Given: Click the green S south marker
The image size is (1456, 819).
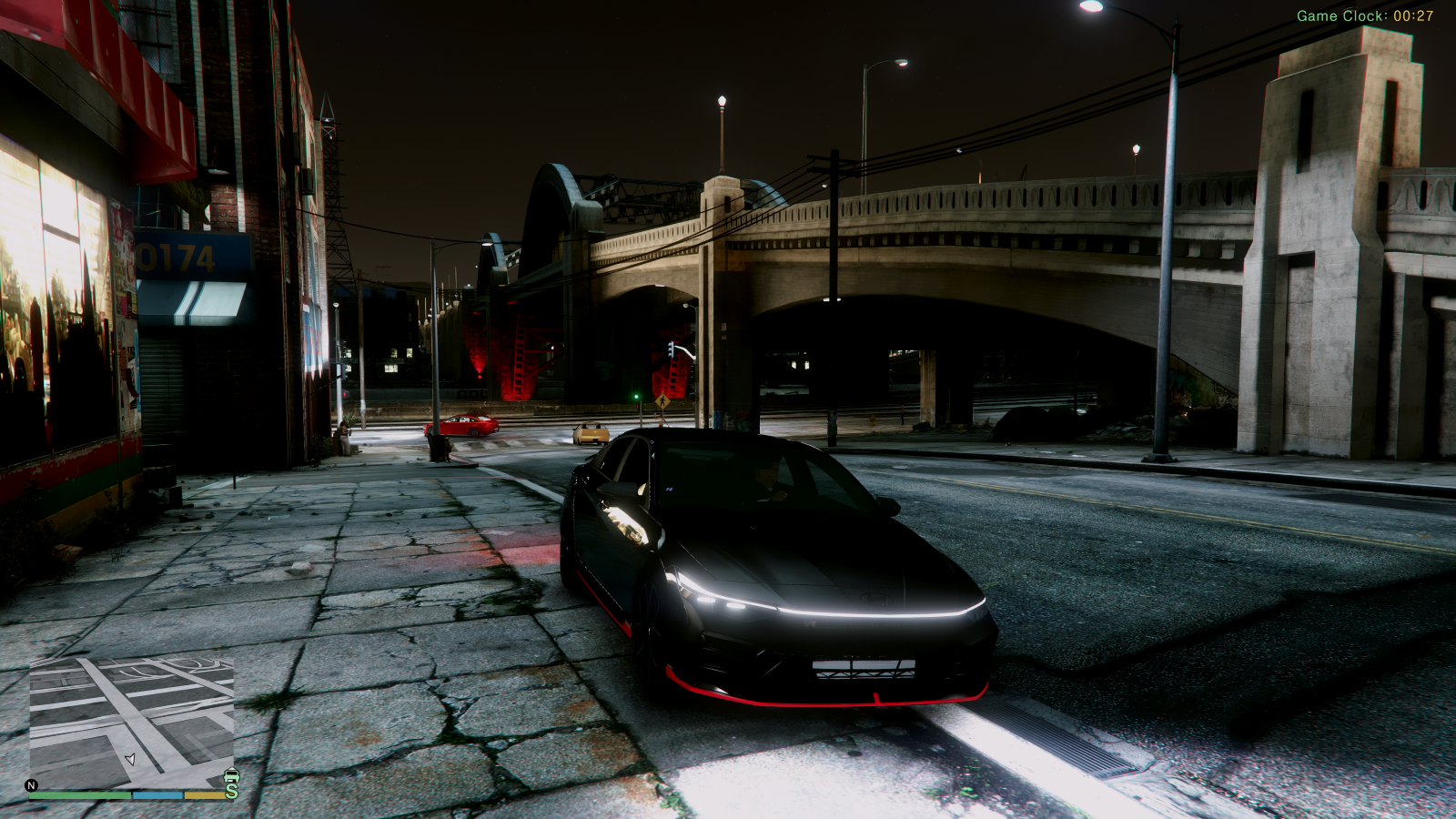Looking at the screenshot, I should coord(232,791).
